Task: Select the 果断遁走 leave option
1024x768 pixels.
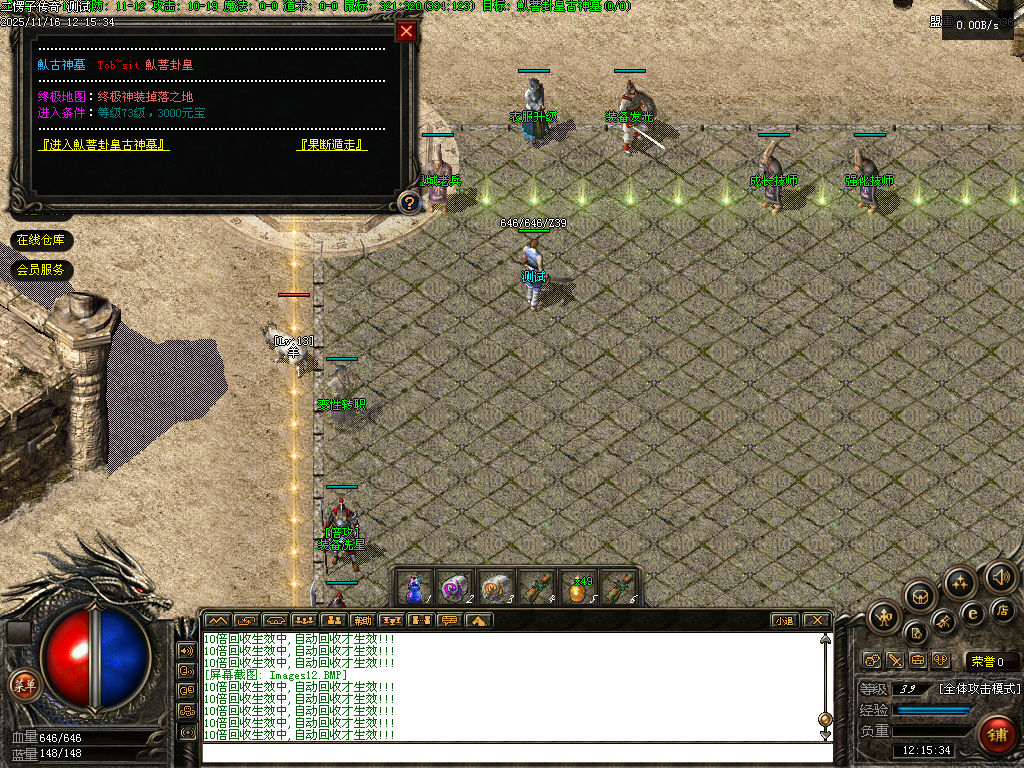Action: (x=333, y=145)
